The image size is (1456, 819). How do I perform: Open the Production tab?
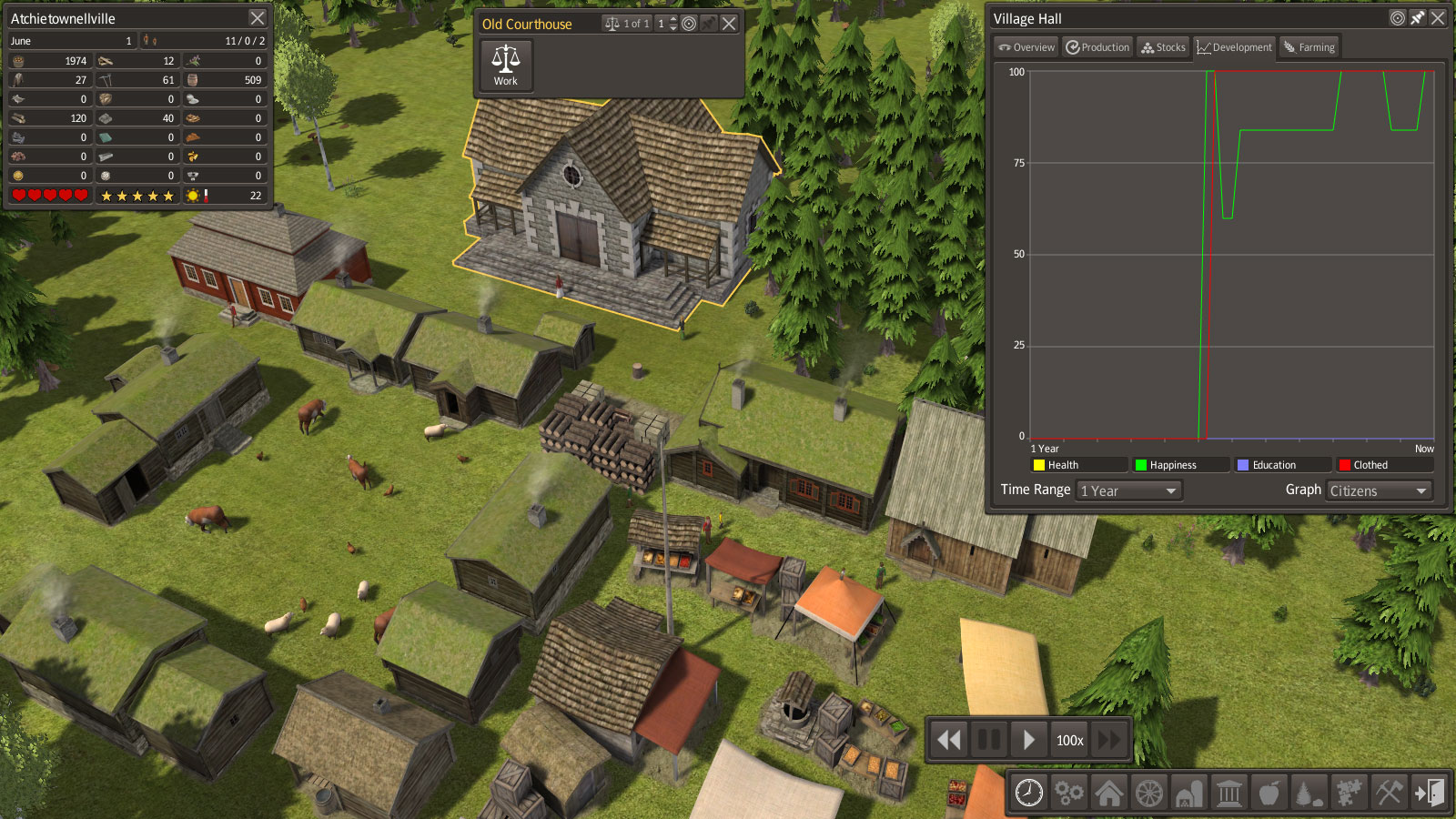(x=1097, y=47)
